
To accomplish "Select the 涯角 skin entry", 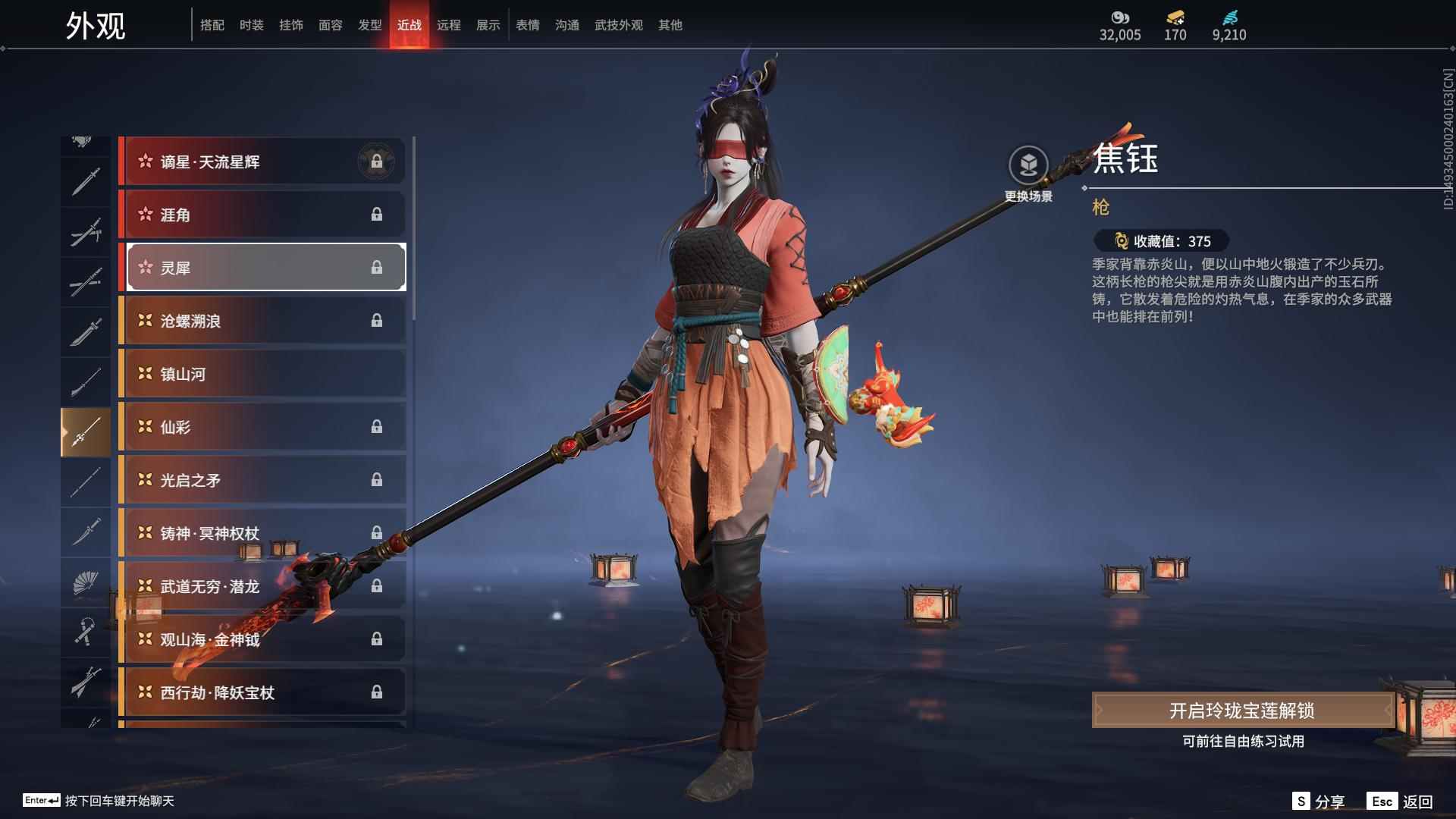I will point(262,215).
